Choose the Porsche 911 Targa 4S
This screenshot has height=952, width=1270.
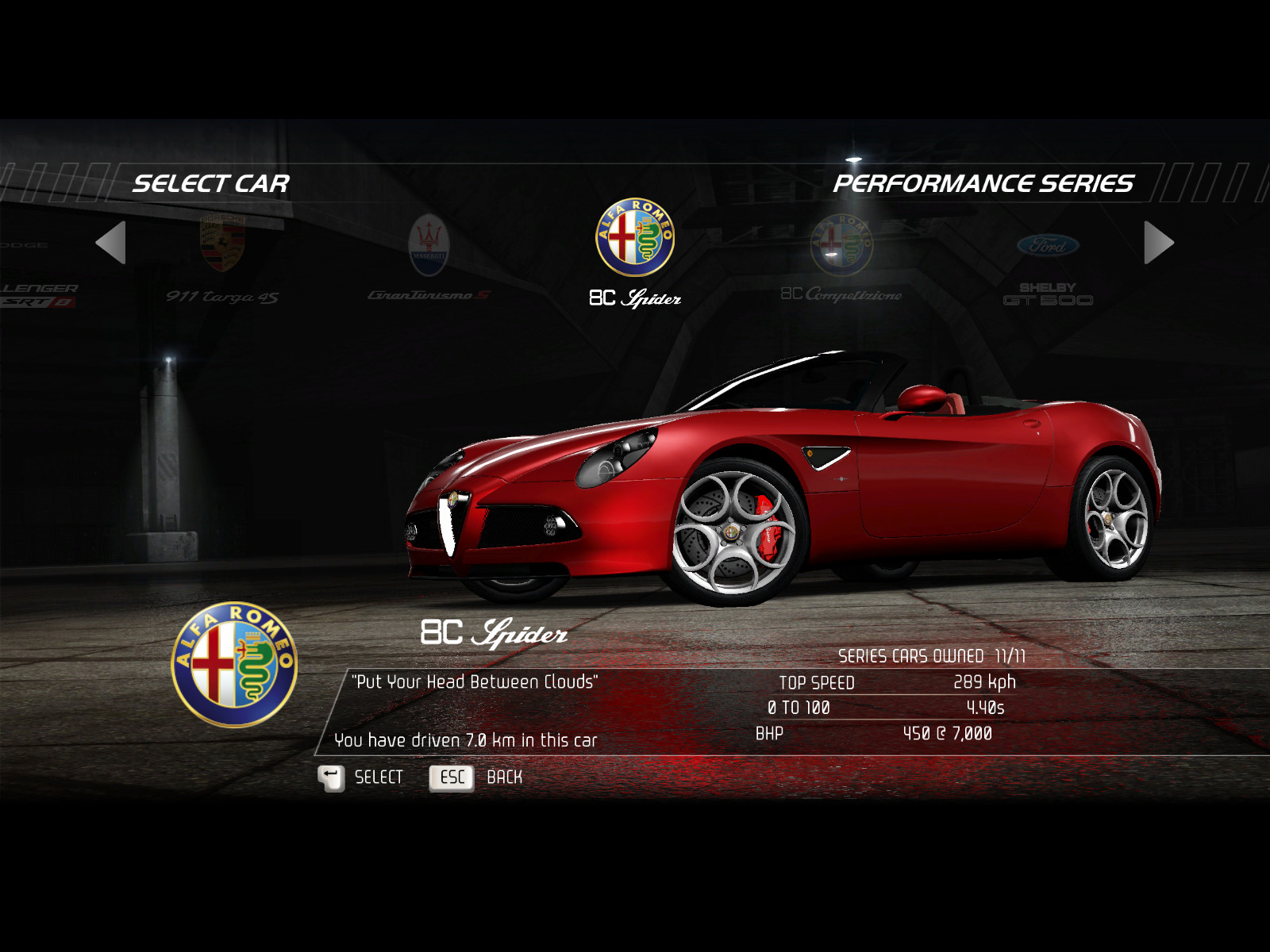[x=222, y=256]
